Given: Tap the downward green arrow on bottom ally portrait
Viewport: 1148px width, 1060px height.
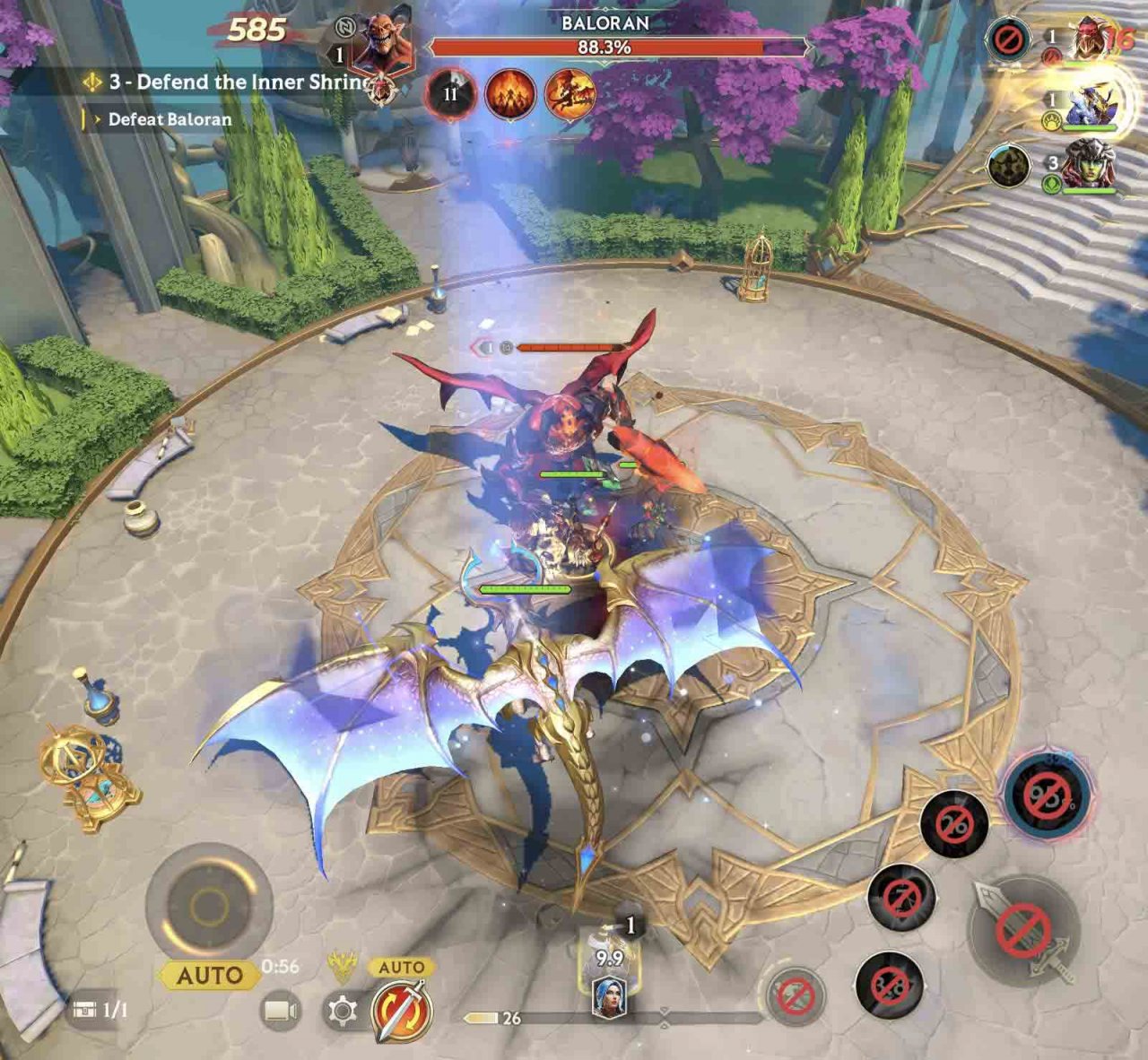Looking at the screenshot, I should [1050, 183].
